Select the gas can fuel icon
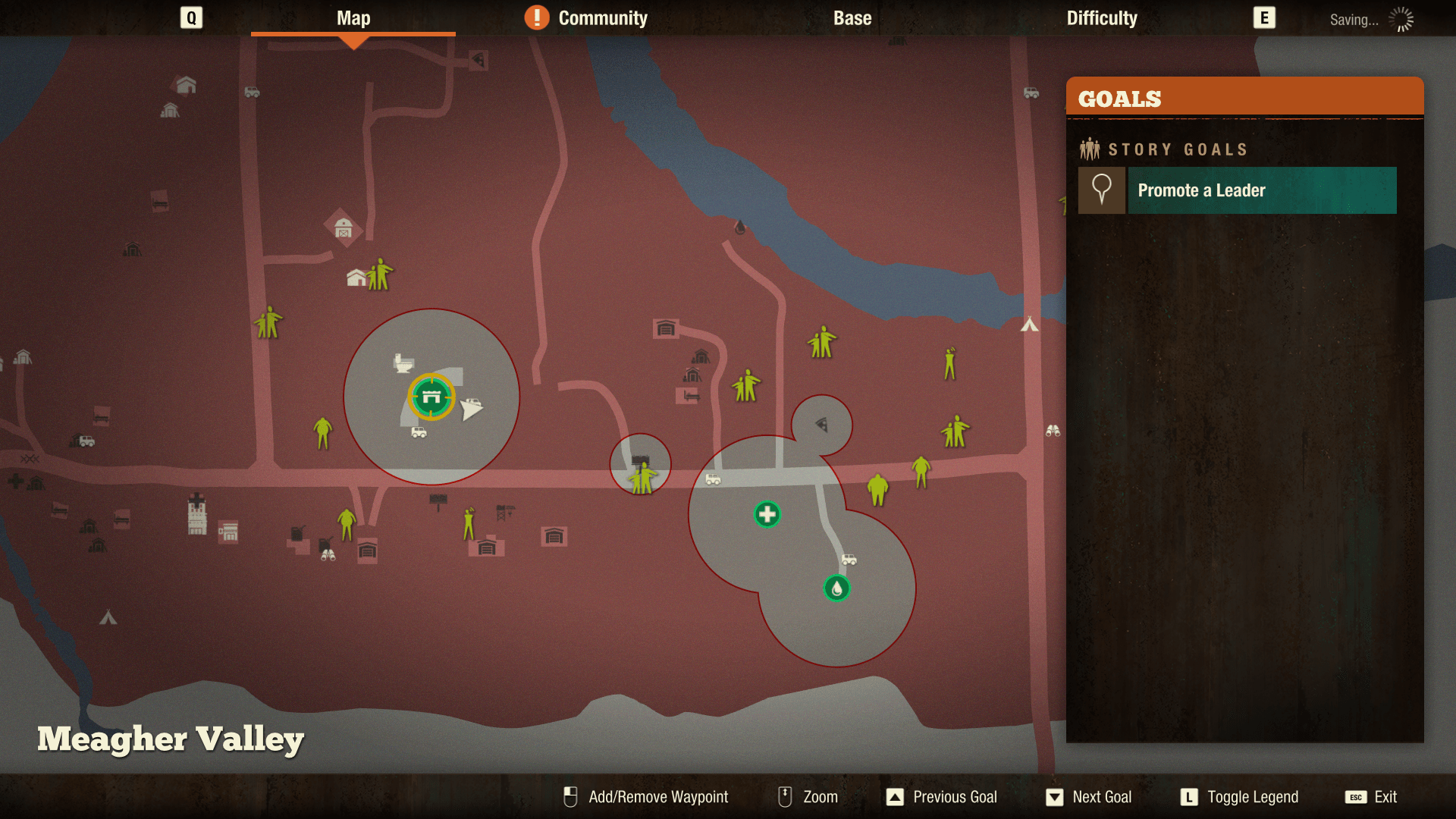Screen dimensions: 1456x819 pos(297,532)
